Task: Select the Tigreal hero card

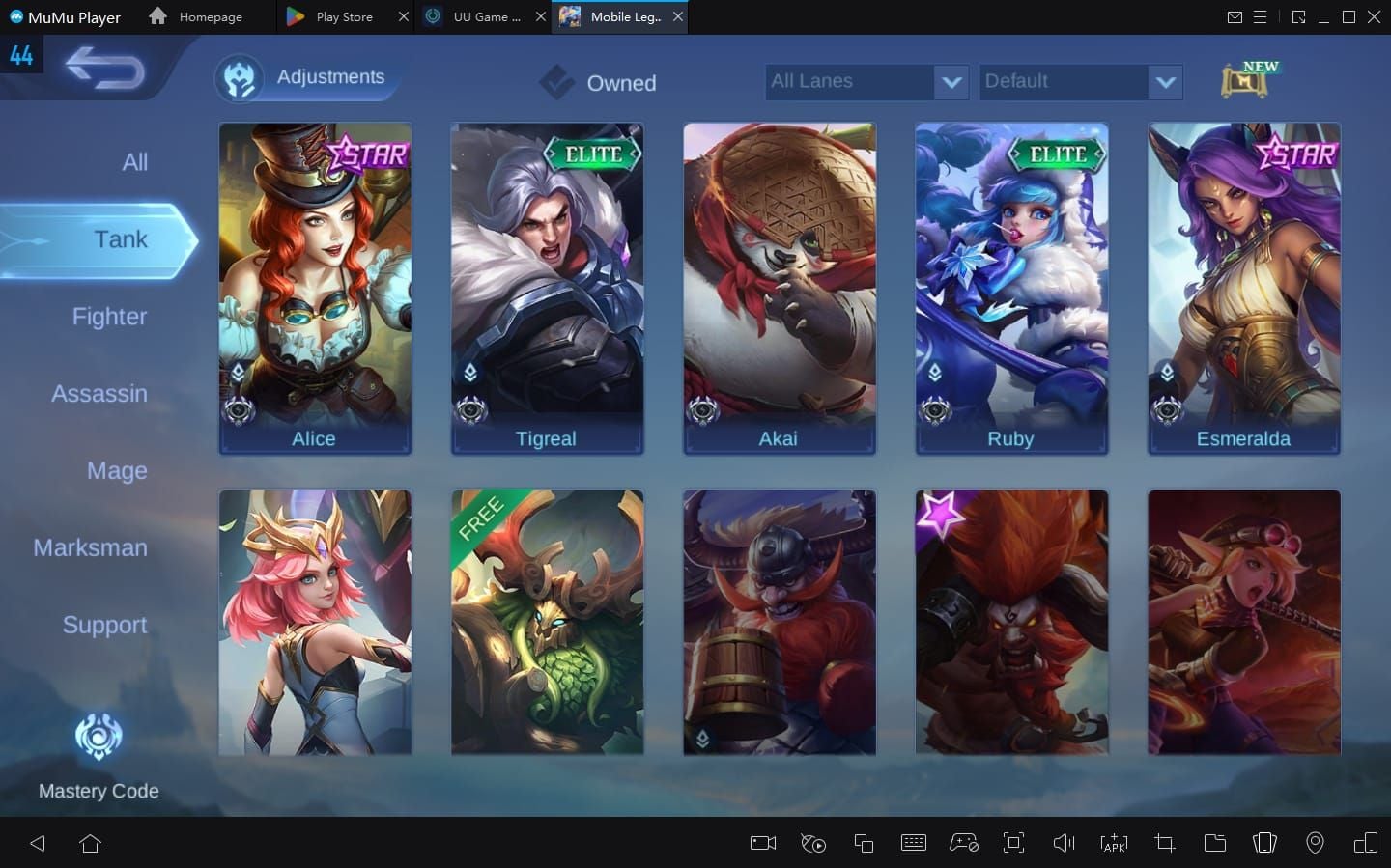Action: click(547, 288)
